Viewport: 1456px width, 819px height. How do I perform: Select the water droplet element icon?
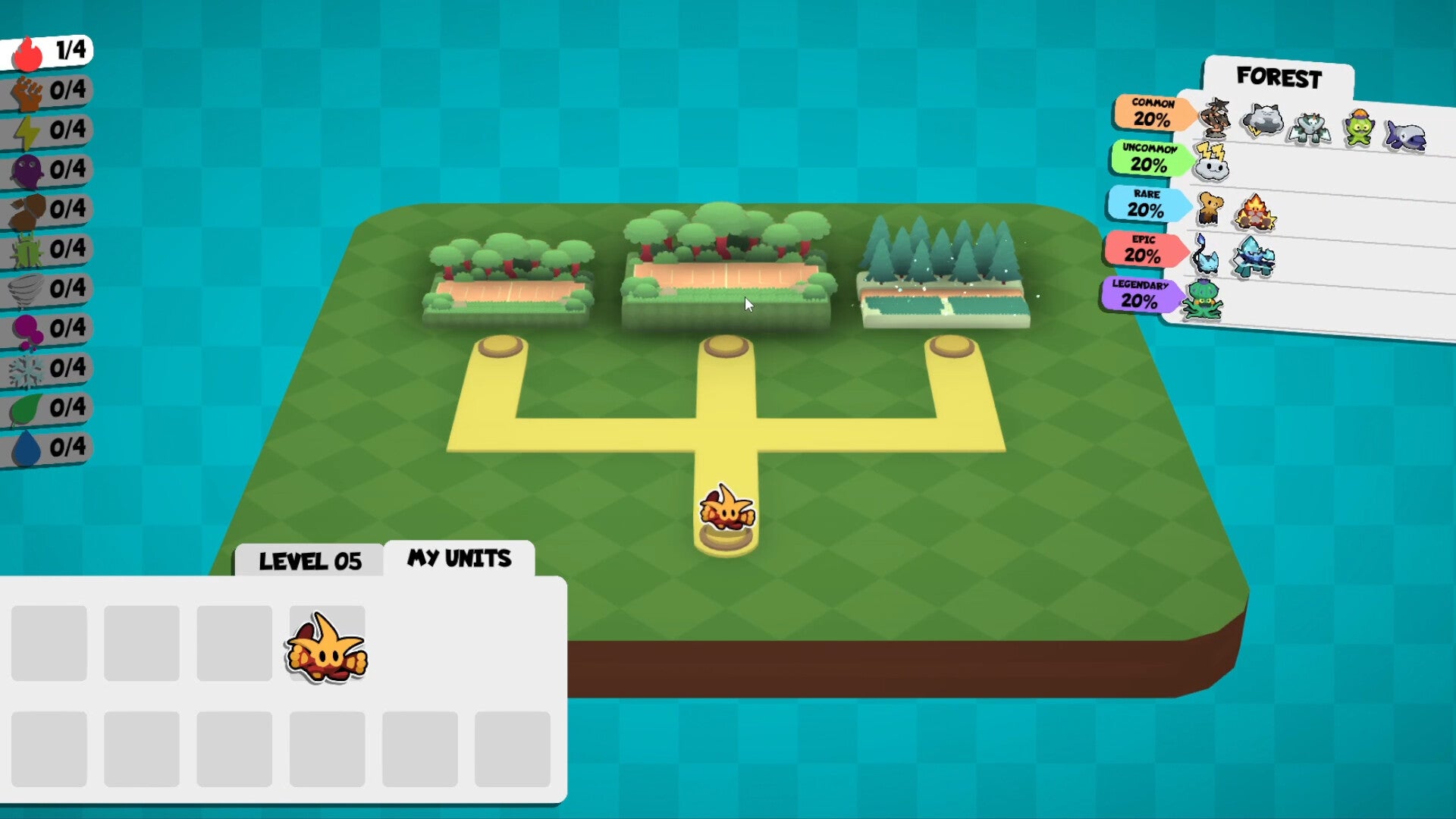click(x=27, y=447)
